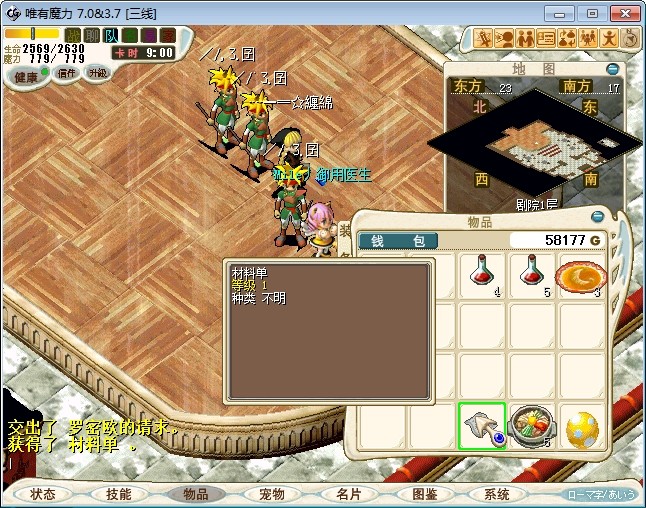Minimize the 物品 inventory panel
This screenshot has height=508, width=646.
[598, 215]
